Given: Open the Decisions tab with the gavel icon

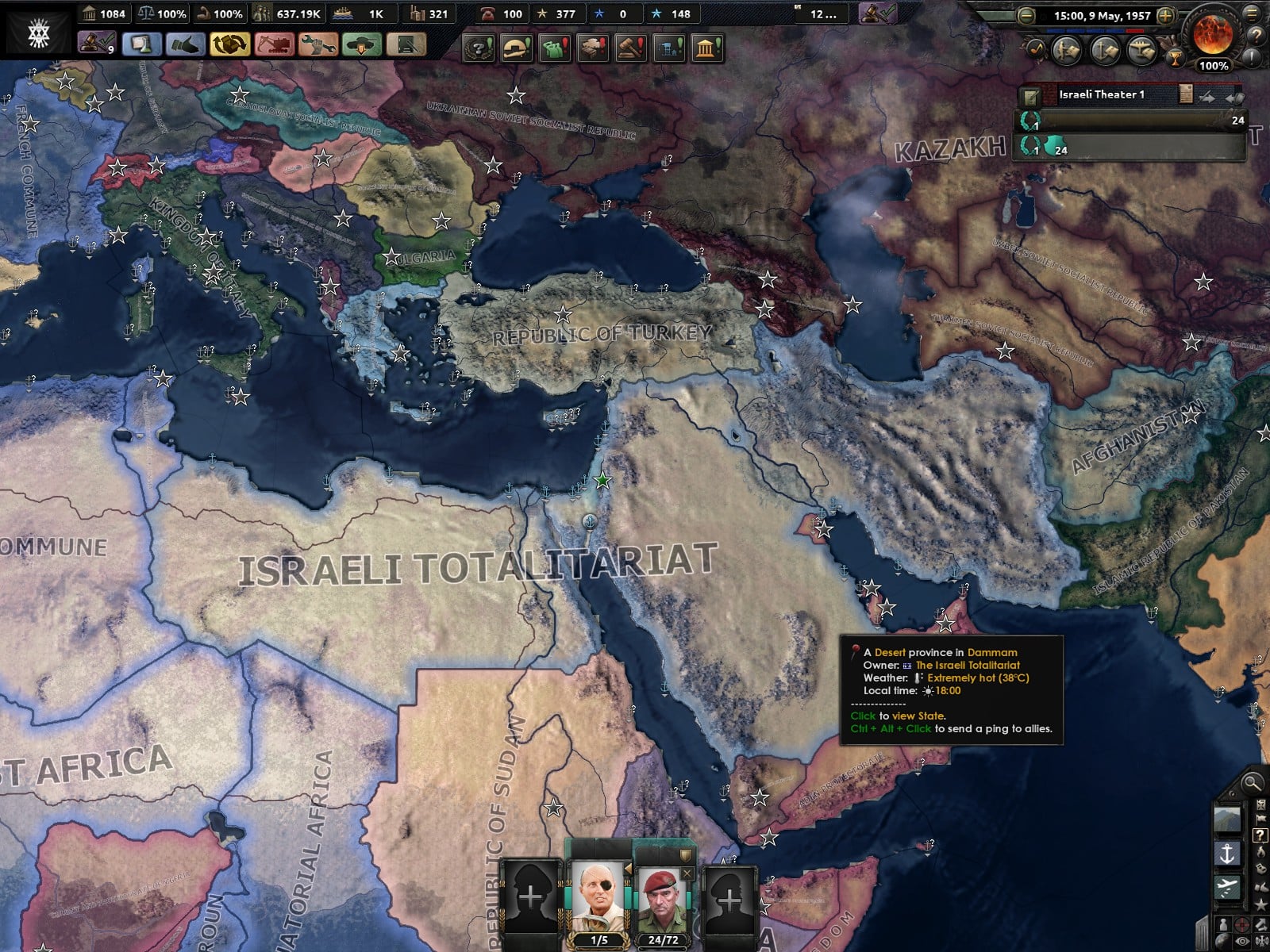Looking at the screenshot, I should 630,47.
